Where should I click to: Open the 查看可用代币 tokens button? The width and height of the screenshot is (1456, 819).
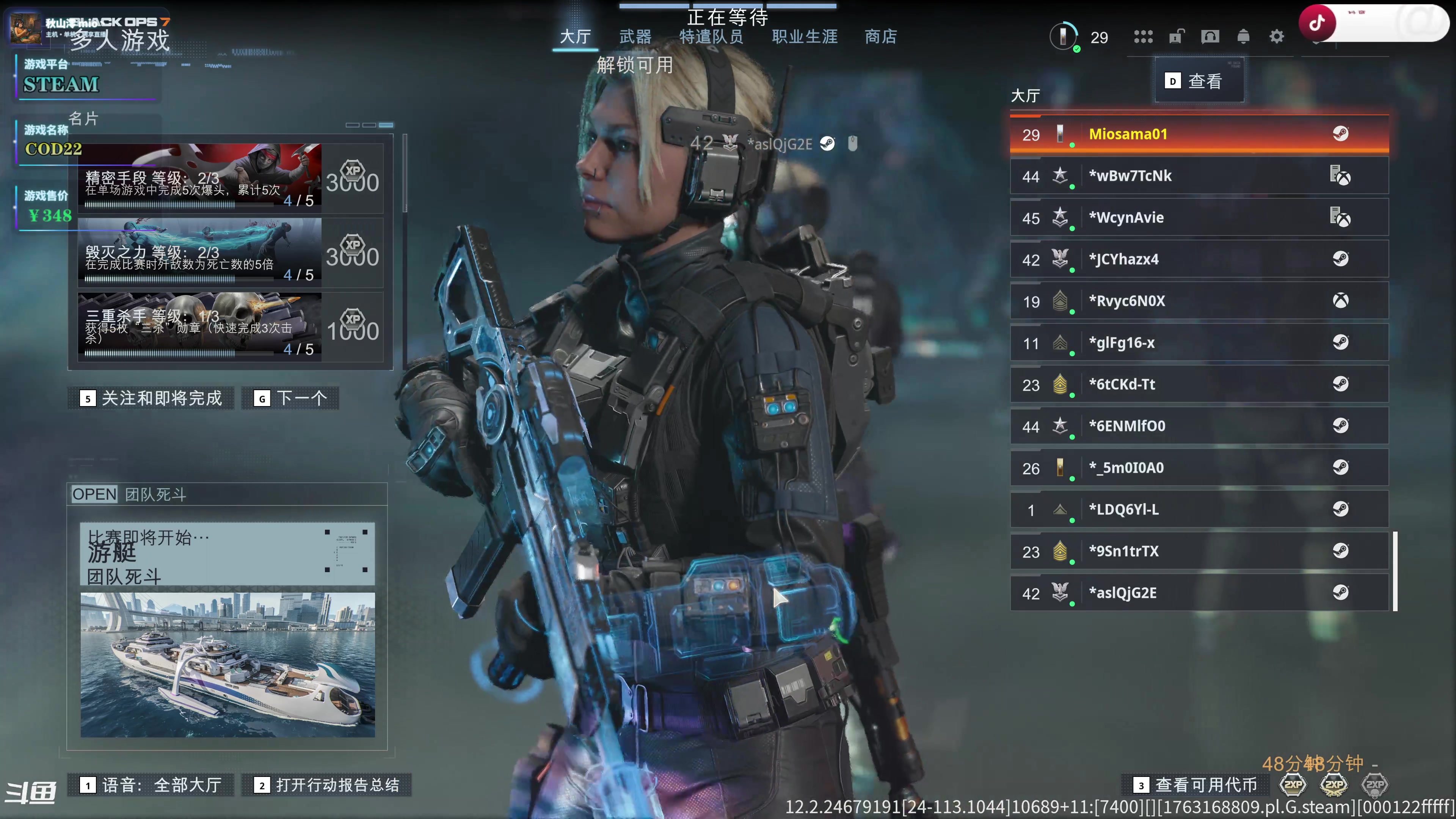tap(1196, 785)
